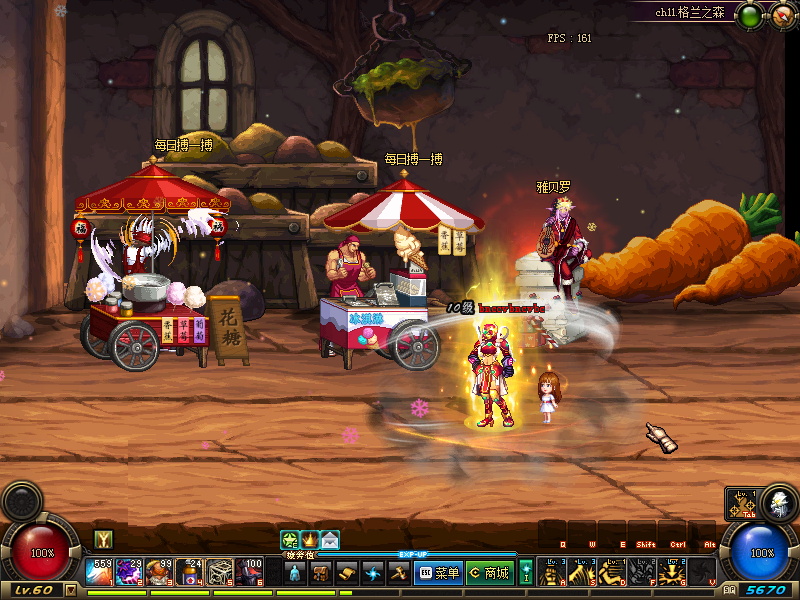Viewport: 800px width, 600px height.
Task: Open the blue shuriken skill icon
Action: coord(373,573)
